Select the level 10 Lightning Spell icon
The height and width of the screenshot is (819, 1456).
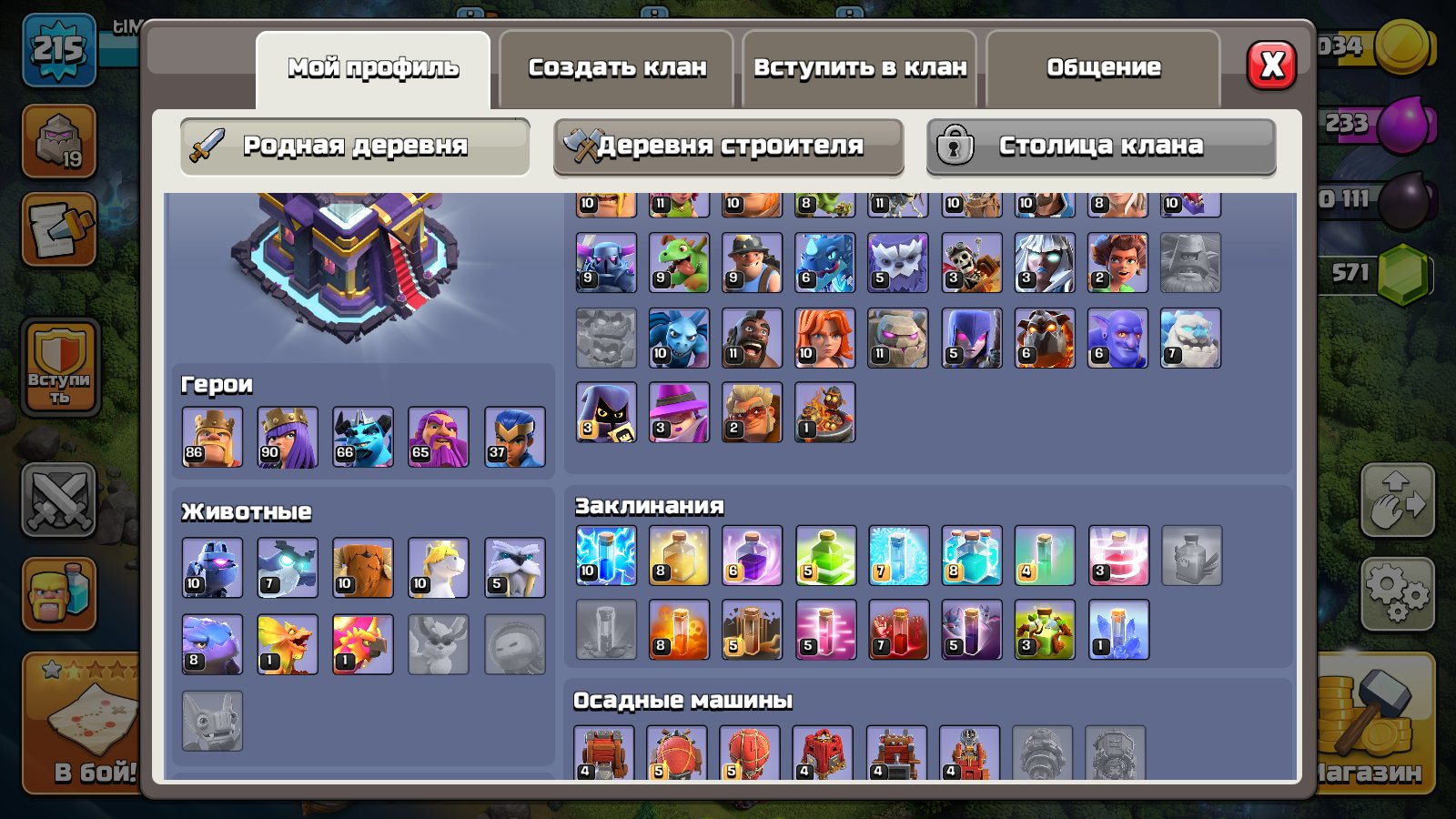[605, 555]
